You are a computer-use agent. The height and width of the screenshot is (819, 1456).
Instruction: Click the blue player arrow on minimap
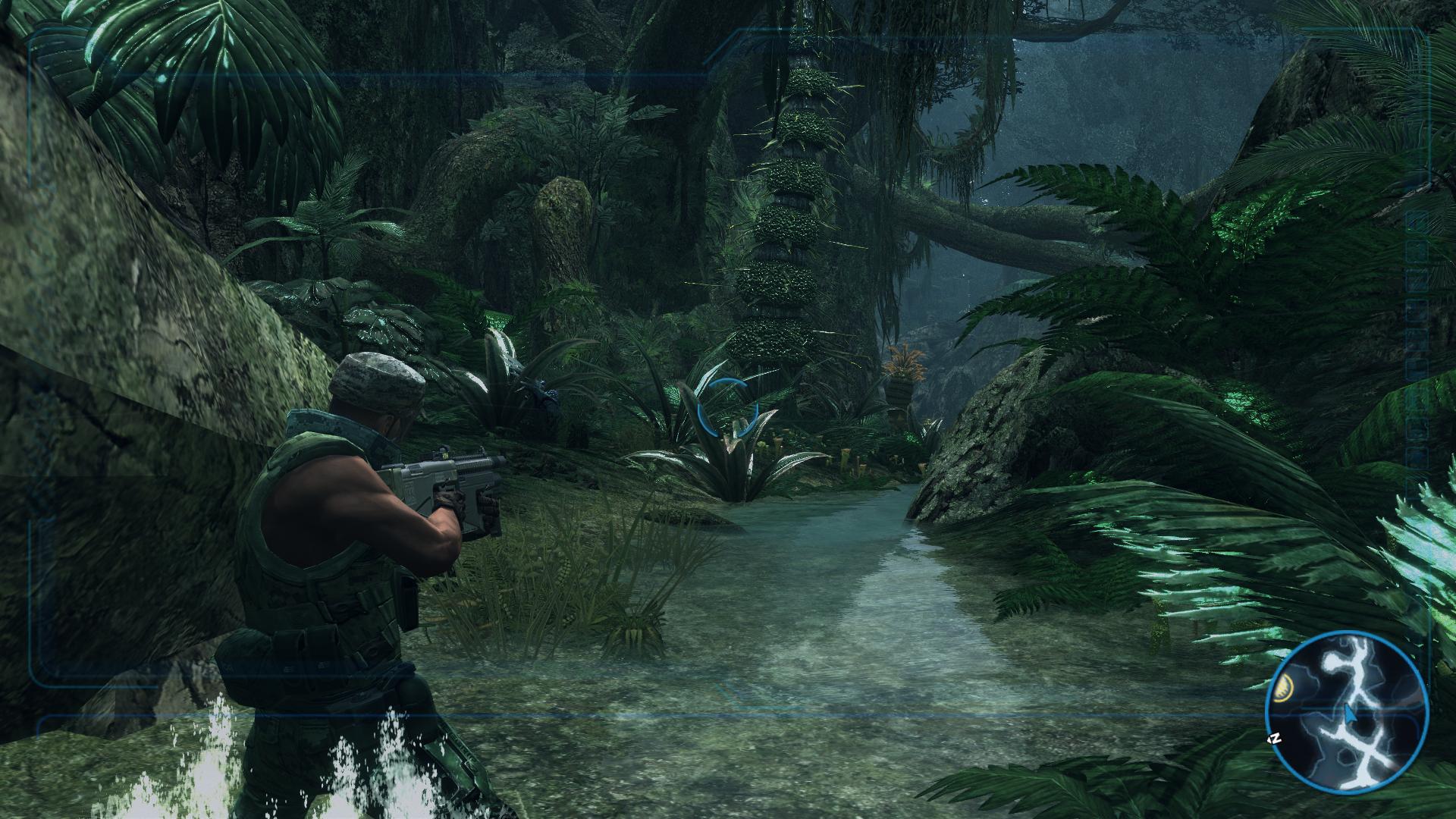(1350, 713)
